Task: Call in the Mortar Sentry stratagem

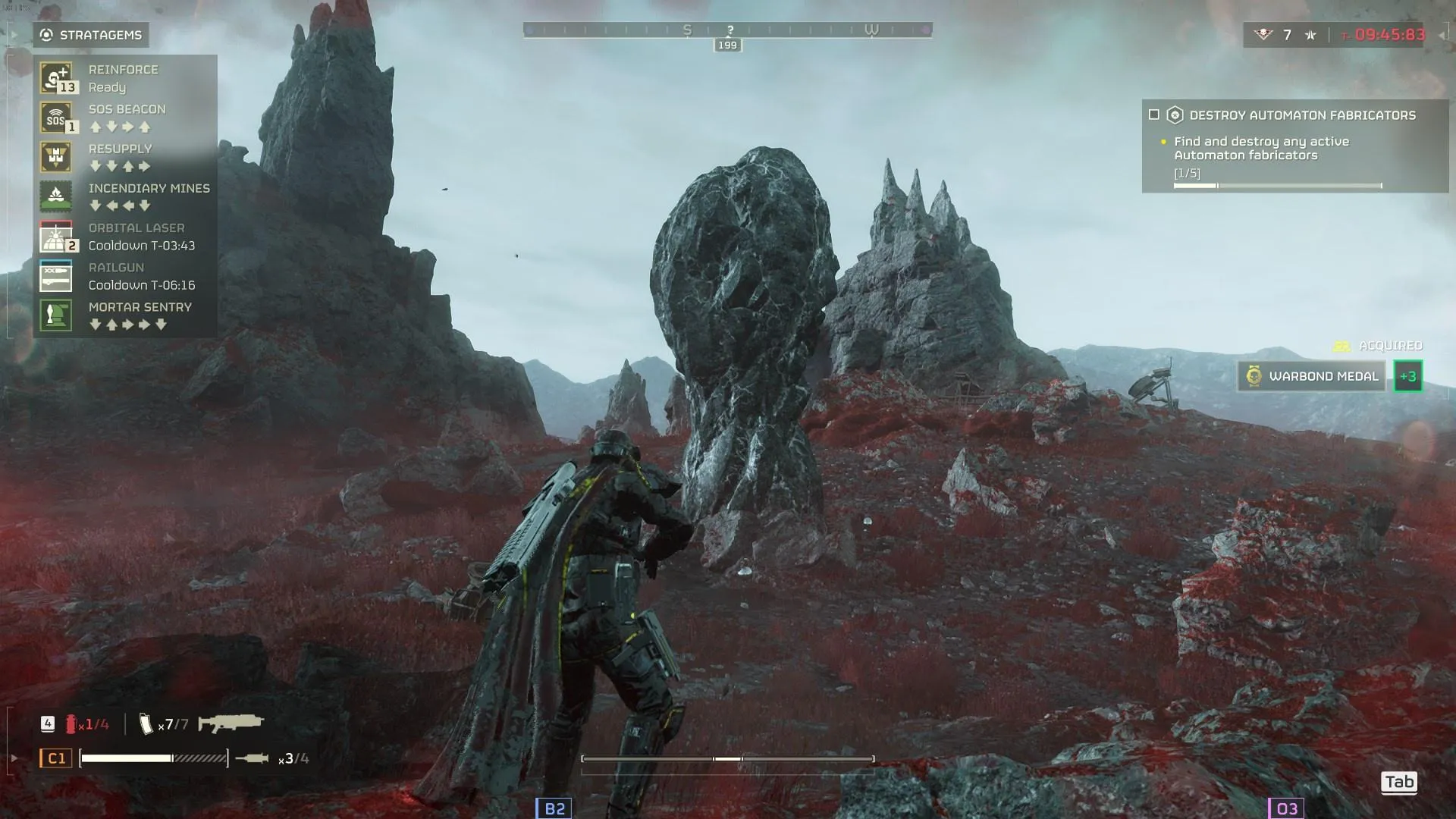Action: point(56,315)
